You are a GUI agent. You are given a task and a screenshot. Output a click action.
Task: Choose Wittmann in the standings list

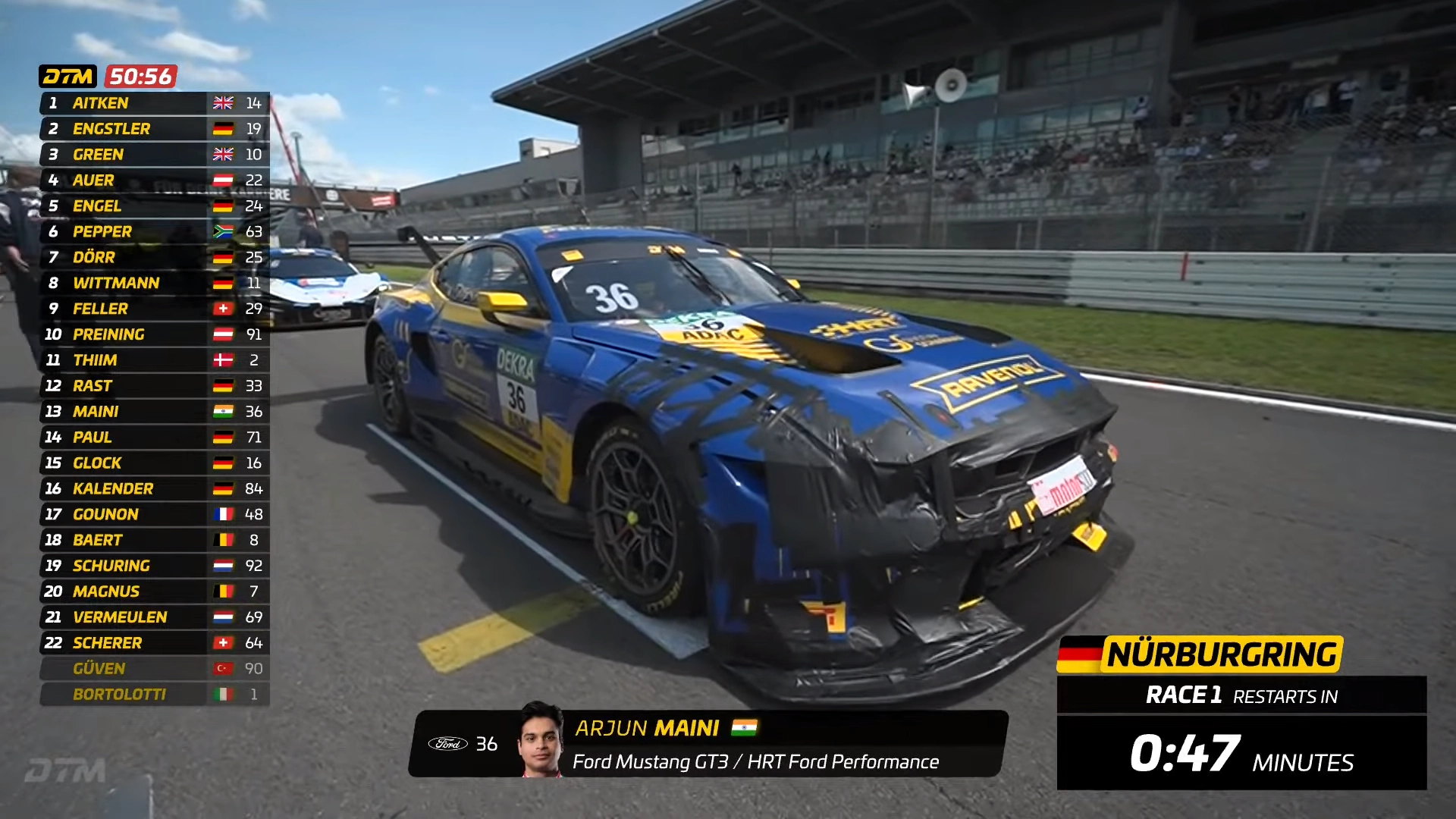tap(154, 283)
